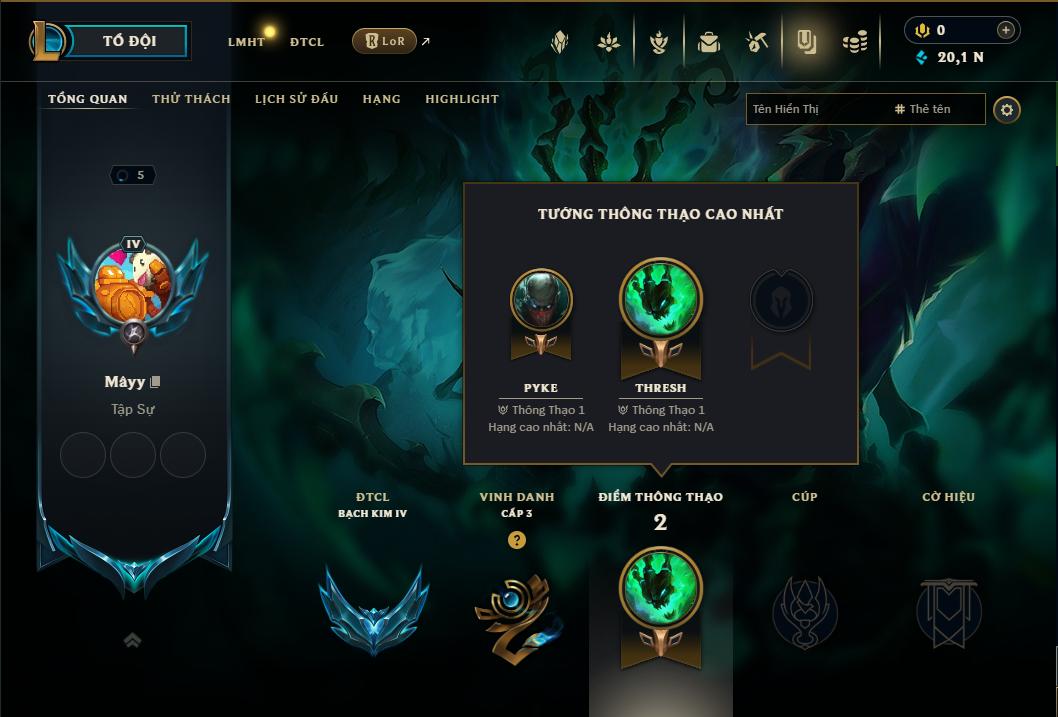The image size is (1058, 717).
Task: Select the Pyke mastery portrait
Action: pos(541,298)
